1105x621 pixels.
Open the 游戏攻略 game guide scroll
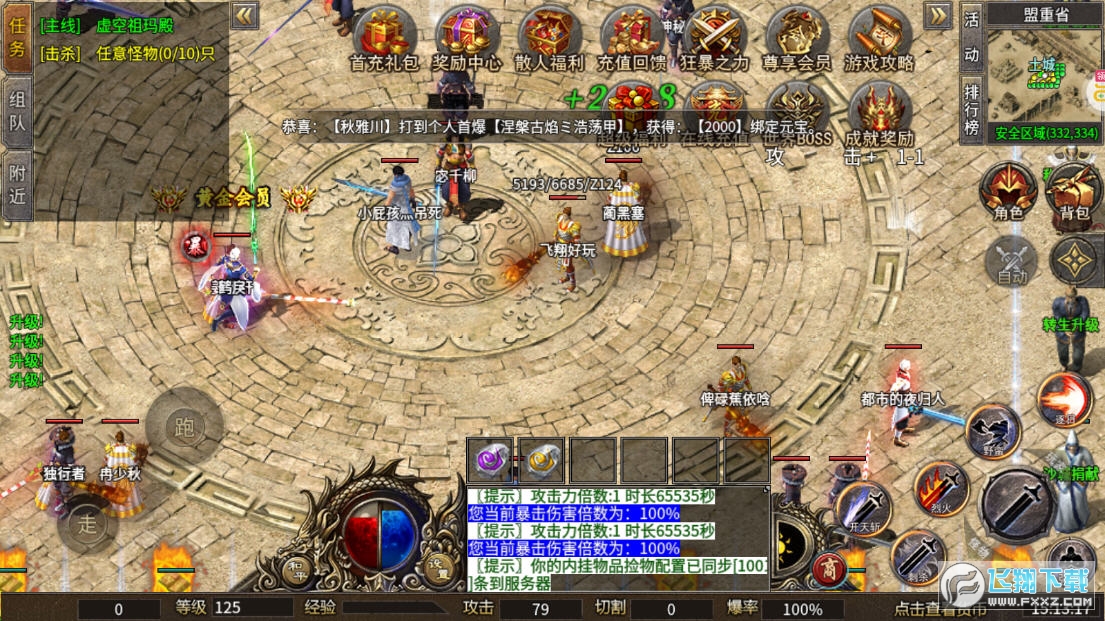[878, 38]
